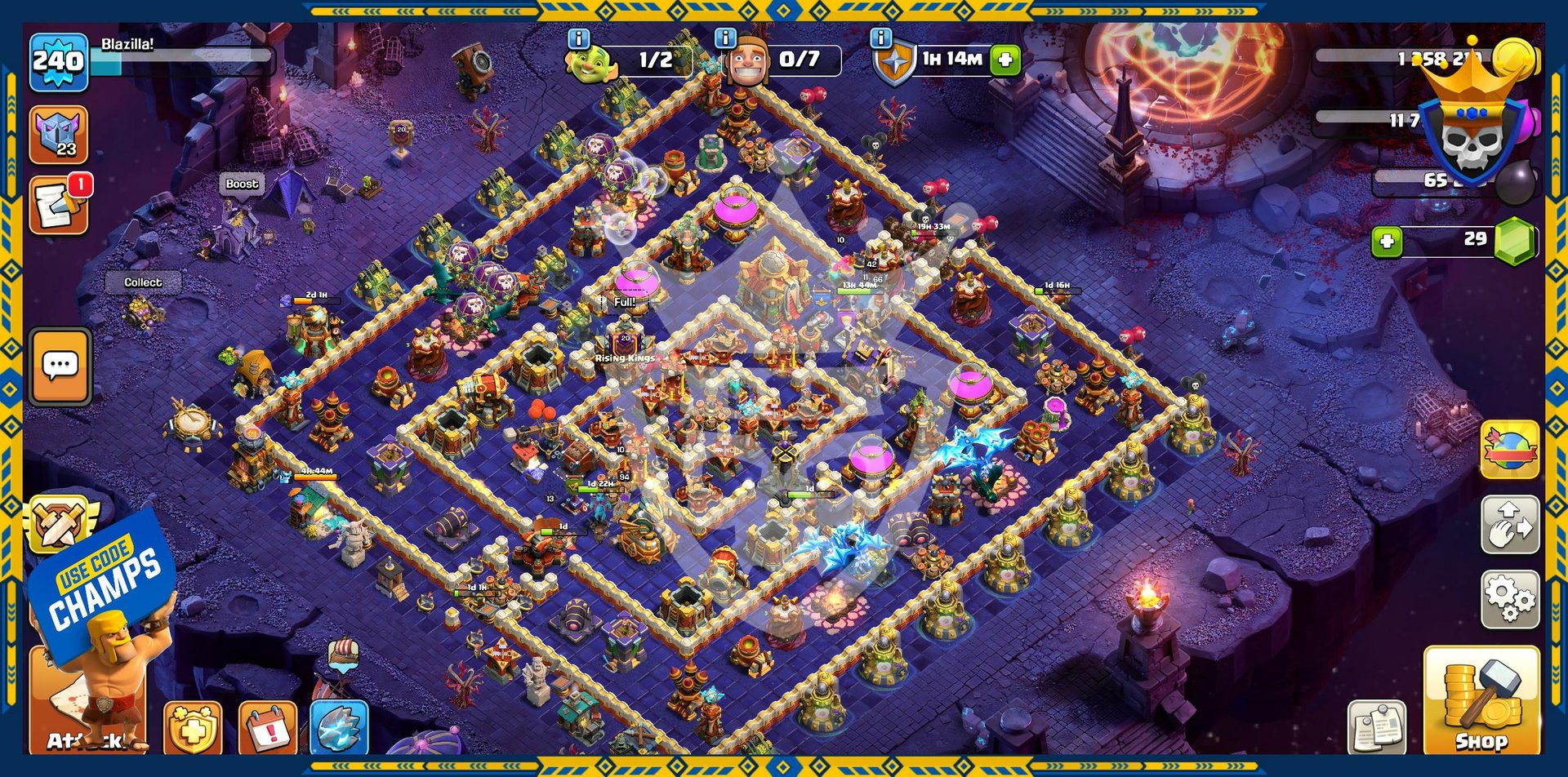Tap the Collect label on the resource cart
Screen dimensions: 1568x777
(x=143, y=282)
